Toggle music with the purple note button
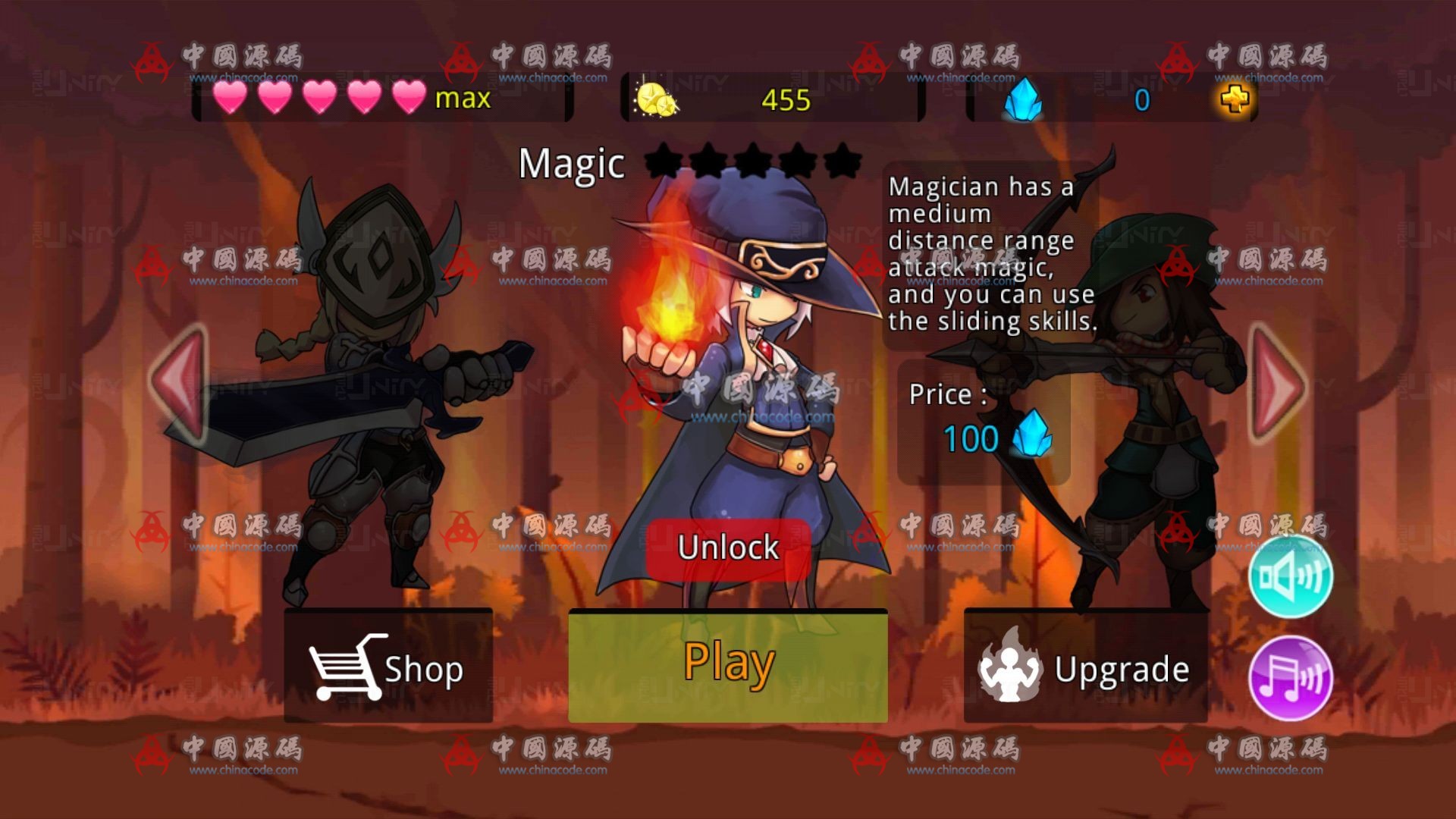 1290,678
